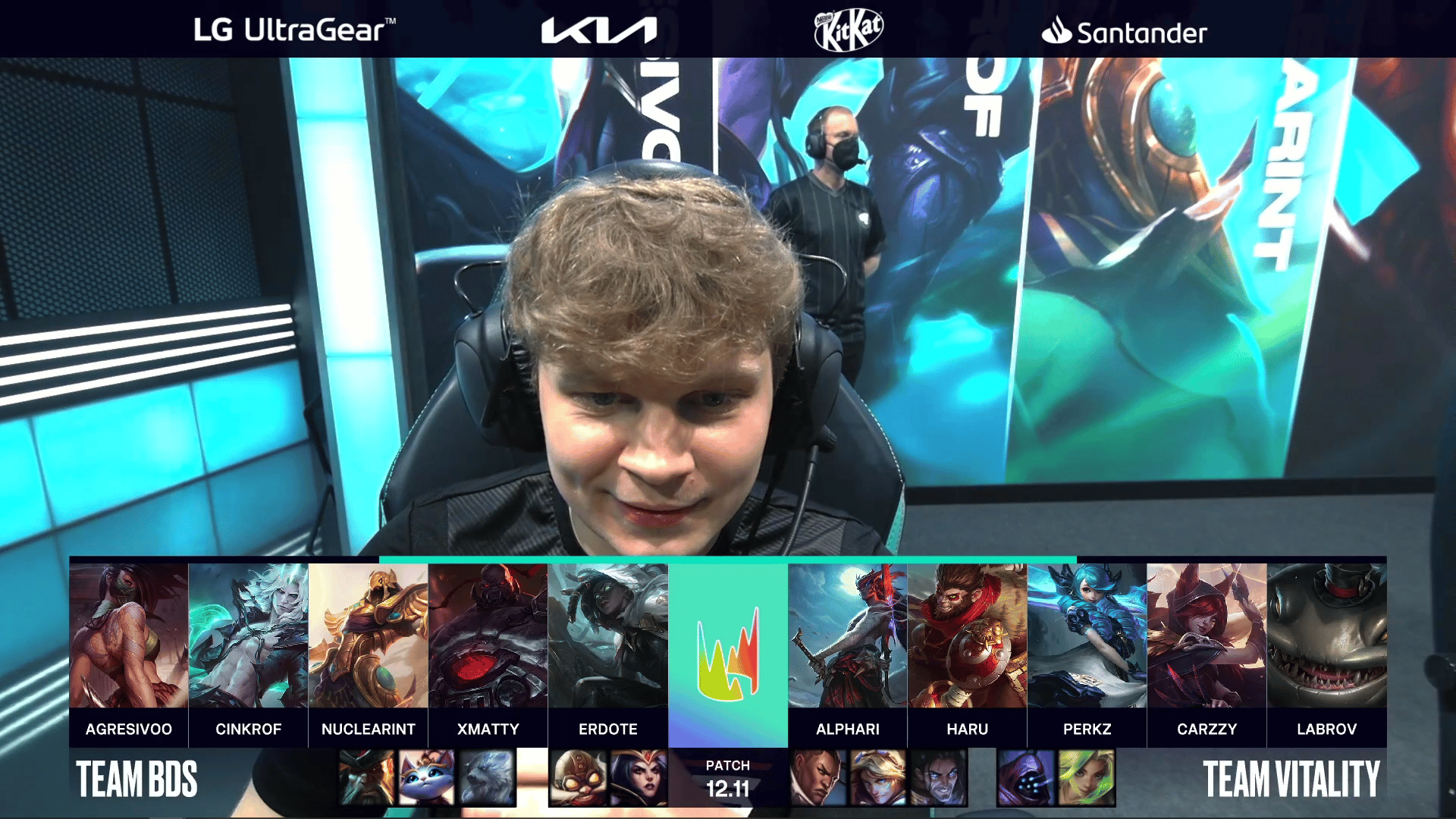Click the banned Gangplank icon

click(367, 777)
